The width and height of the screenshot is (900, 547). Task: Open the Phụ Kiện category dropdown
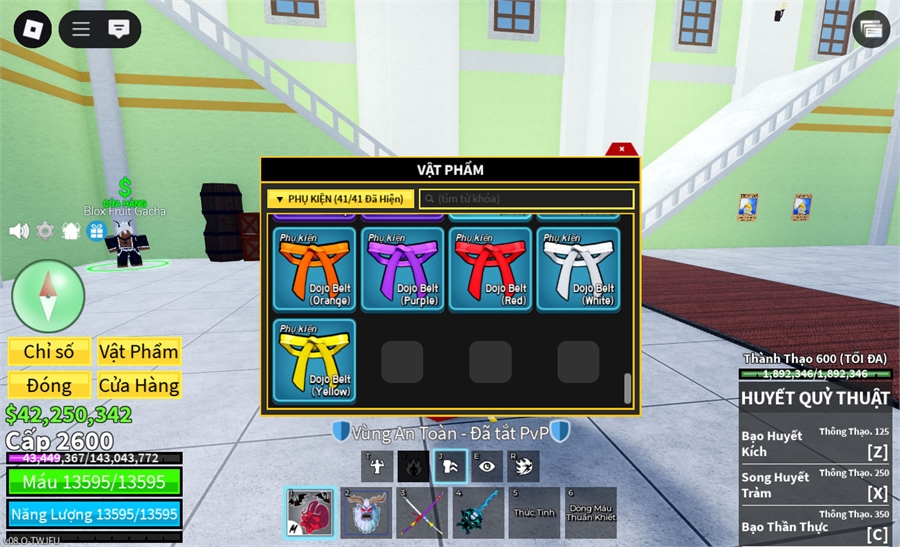pos(340,199)
